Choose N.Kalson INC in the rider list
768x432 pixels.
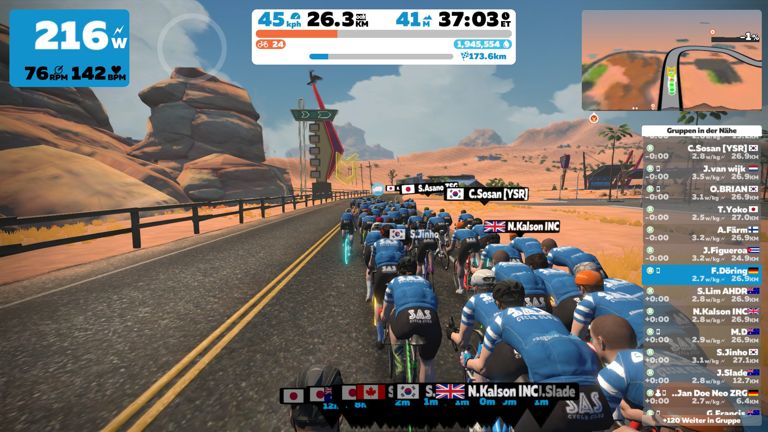[x=704, y=314]
